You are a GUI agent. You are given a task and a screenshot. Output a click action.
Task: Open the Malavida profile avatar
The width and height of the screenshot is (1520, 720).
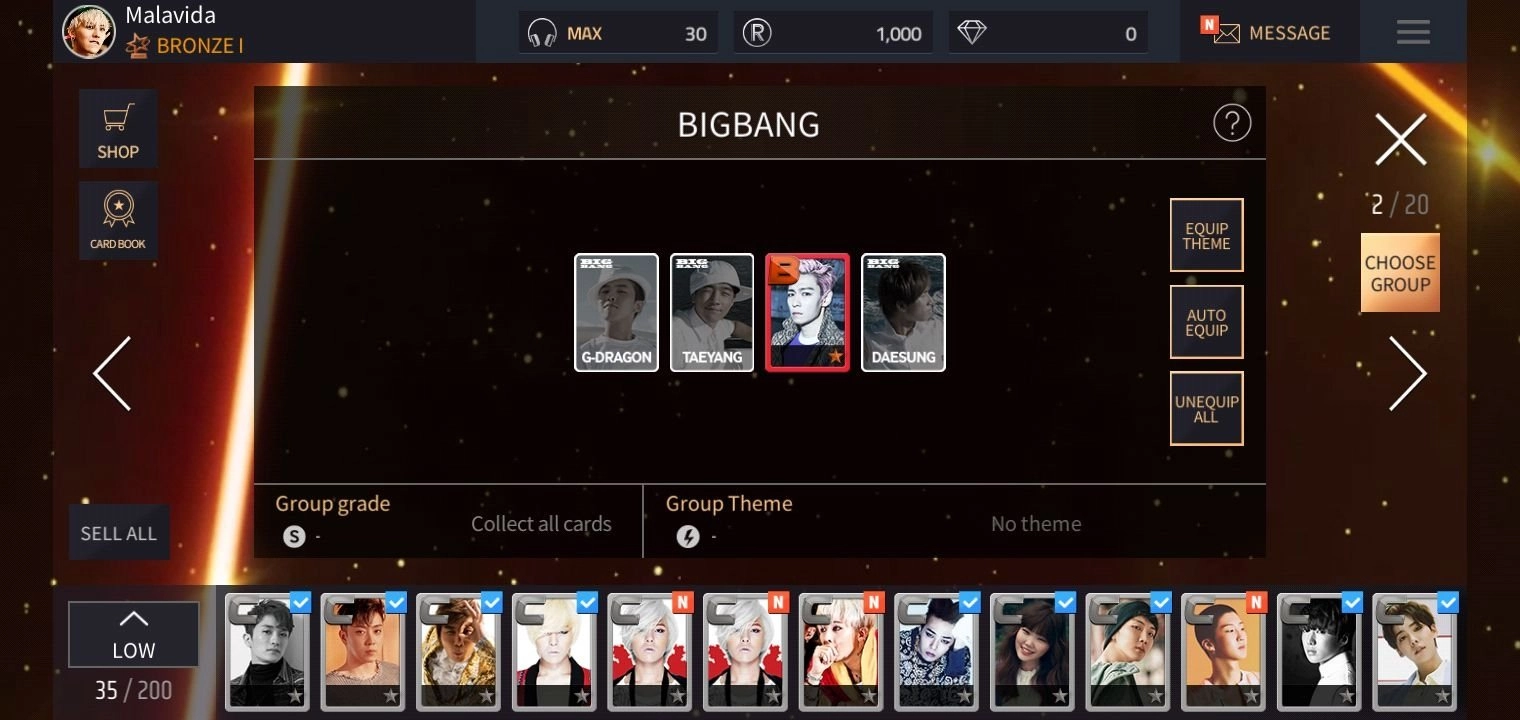[88, 31]
